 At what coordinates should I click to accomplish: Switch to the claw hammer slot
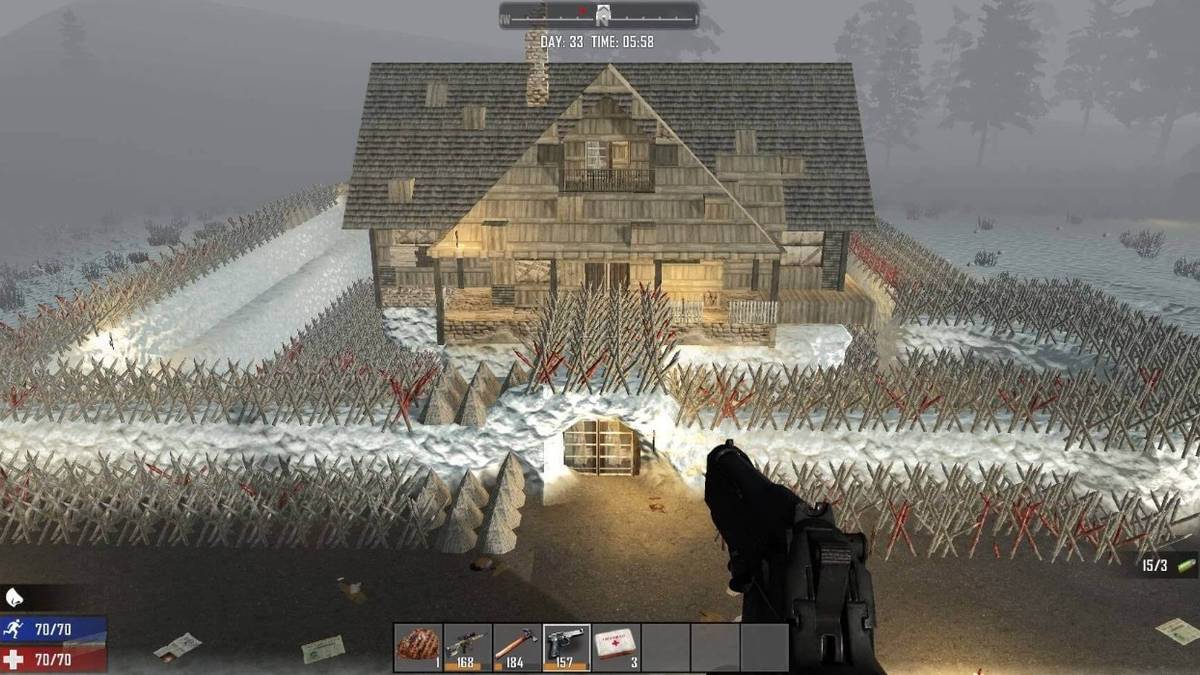tap(517, 647)
